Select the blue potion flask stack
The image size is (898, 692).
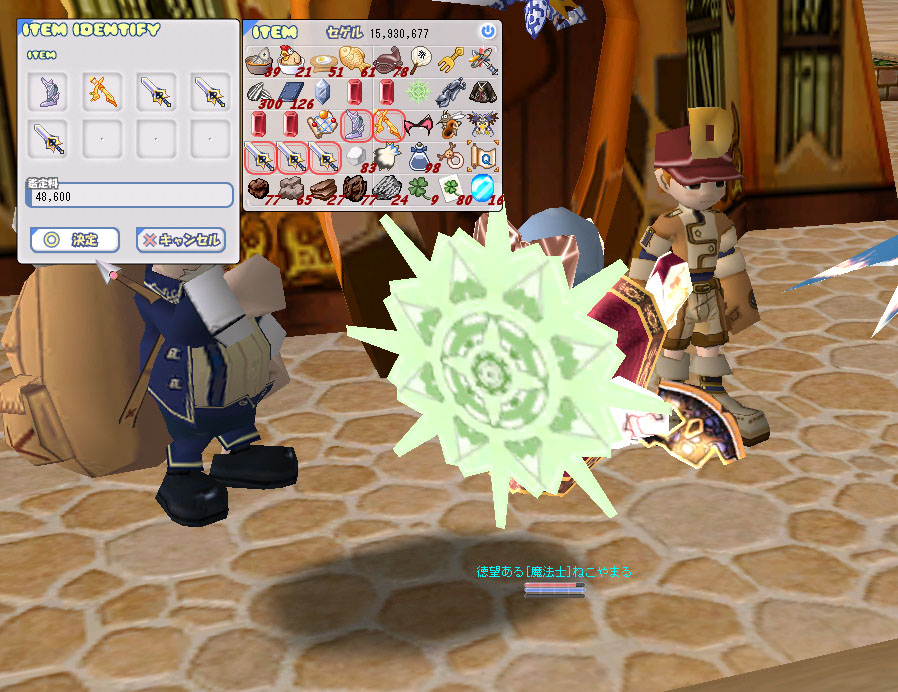420,157
